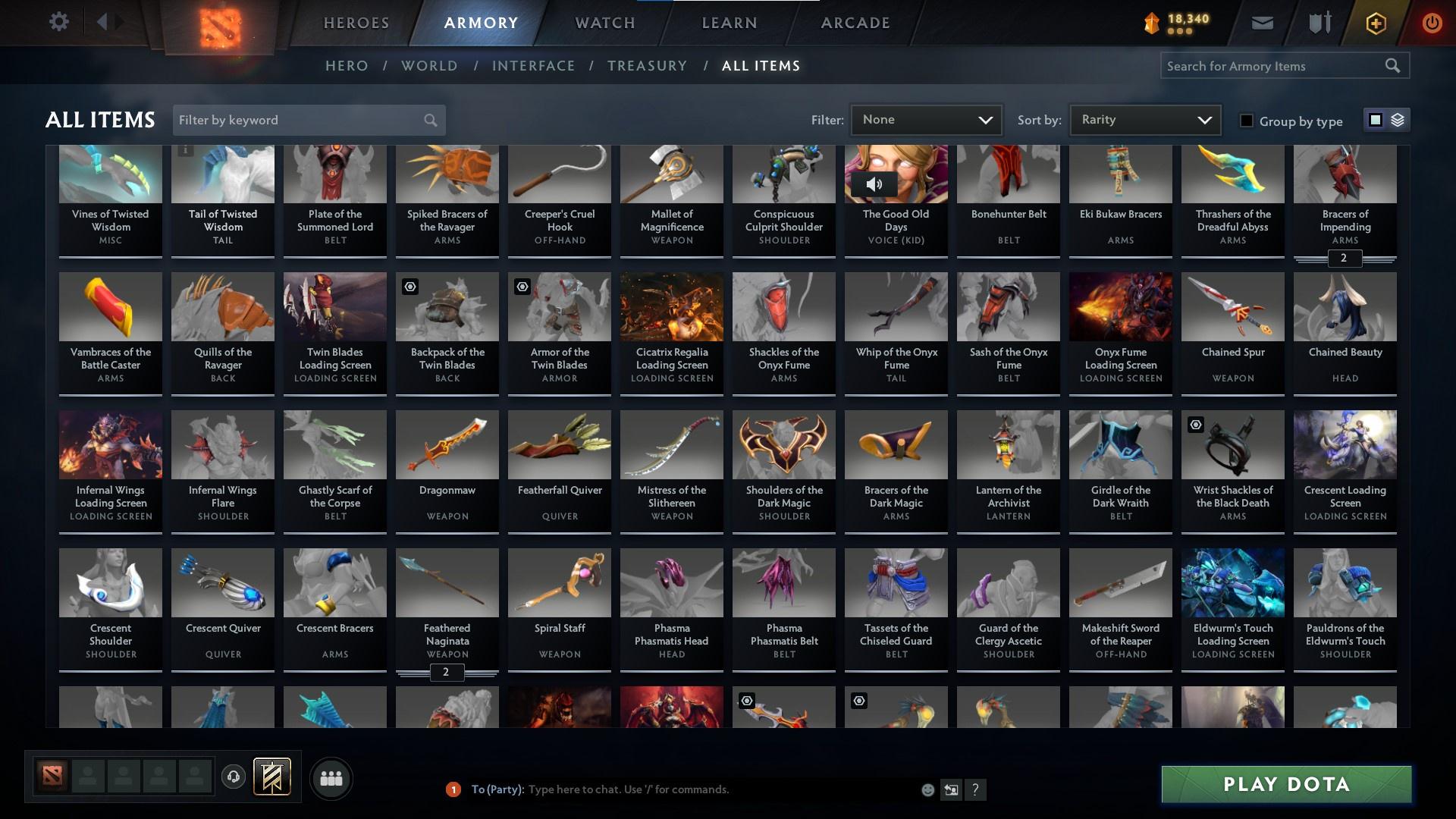Mute the Good Old Days voice preview

[x=876, y=184]
